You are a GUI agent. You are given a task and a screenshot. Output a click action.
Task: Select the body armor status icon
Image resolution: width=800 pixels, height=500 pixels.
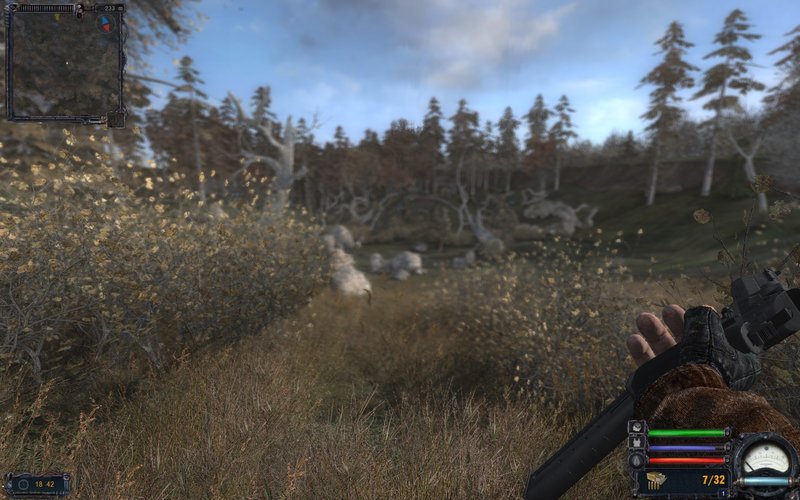[x=637, y=444]
